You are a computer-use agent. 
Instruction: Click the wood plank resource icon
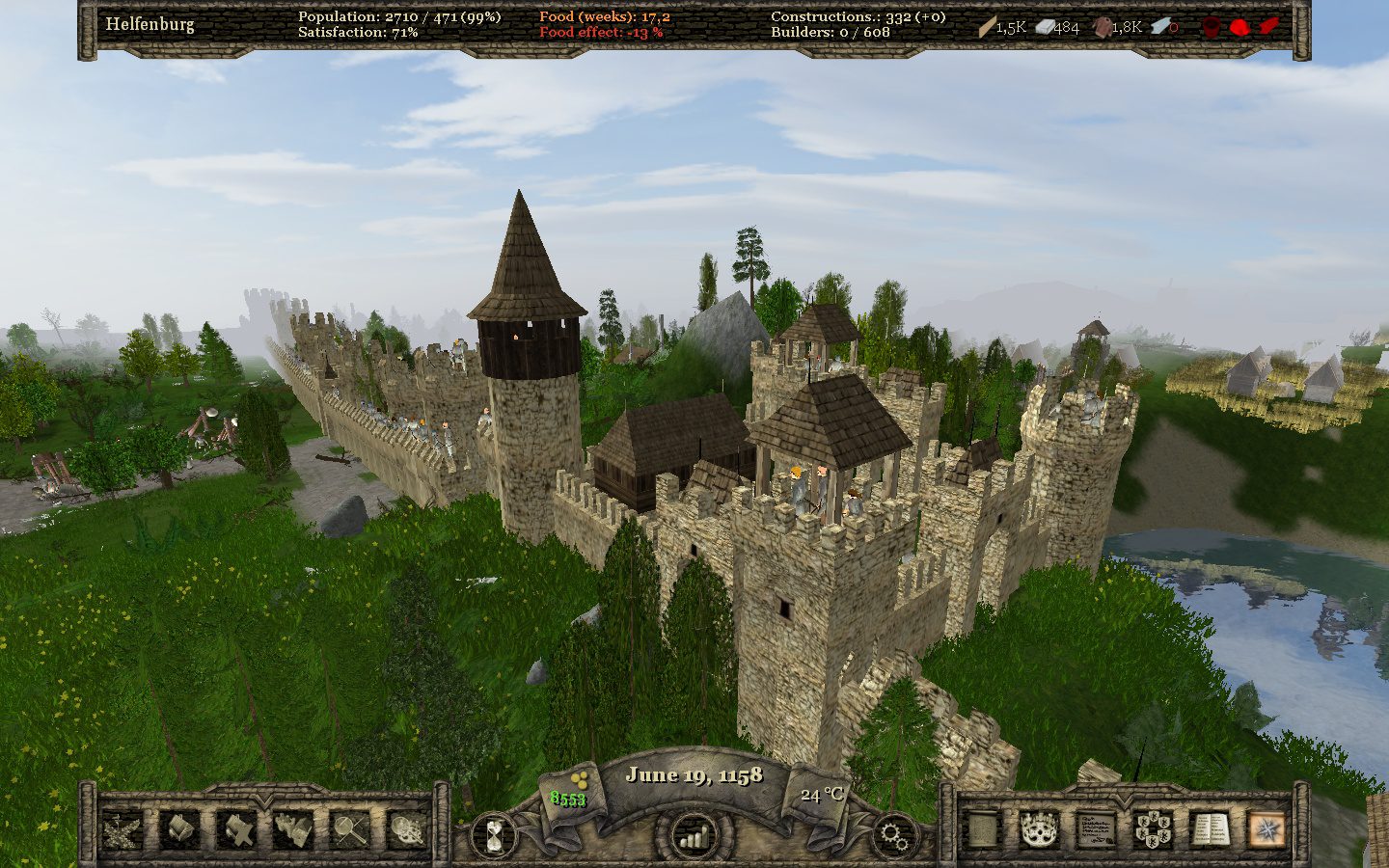pyautogui.click(x=987, y=27)
